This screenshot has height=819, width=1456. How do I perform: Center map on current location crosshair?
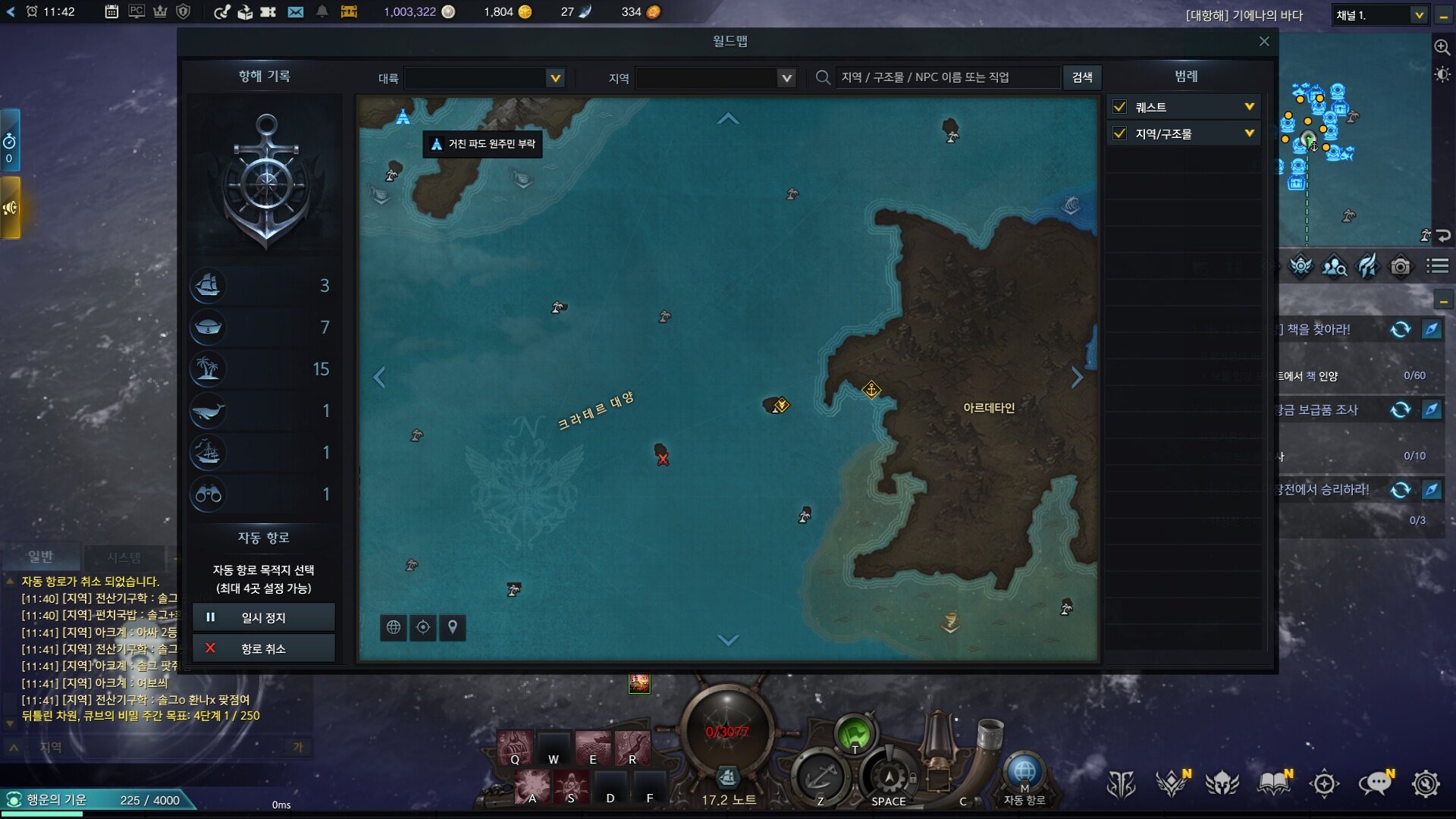pyautogui.click(x=423, y=627)
